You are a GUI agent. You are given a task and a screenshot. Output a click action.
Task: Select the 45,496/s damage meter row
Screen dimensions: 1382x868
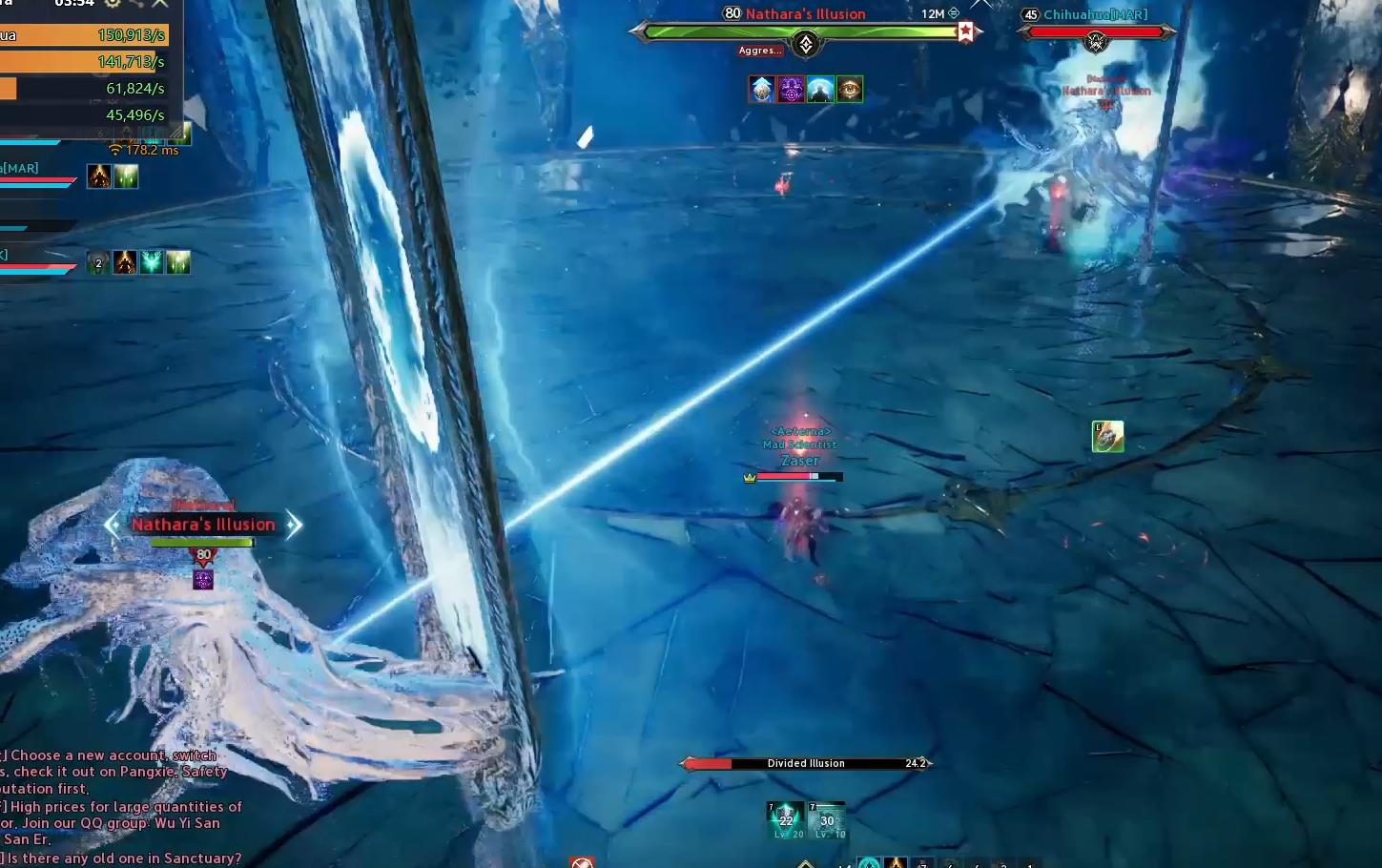84,114
